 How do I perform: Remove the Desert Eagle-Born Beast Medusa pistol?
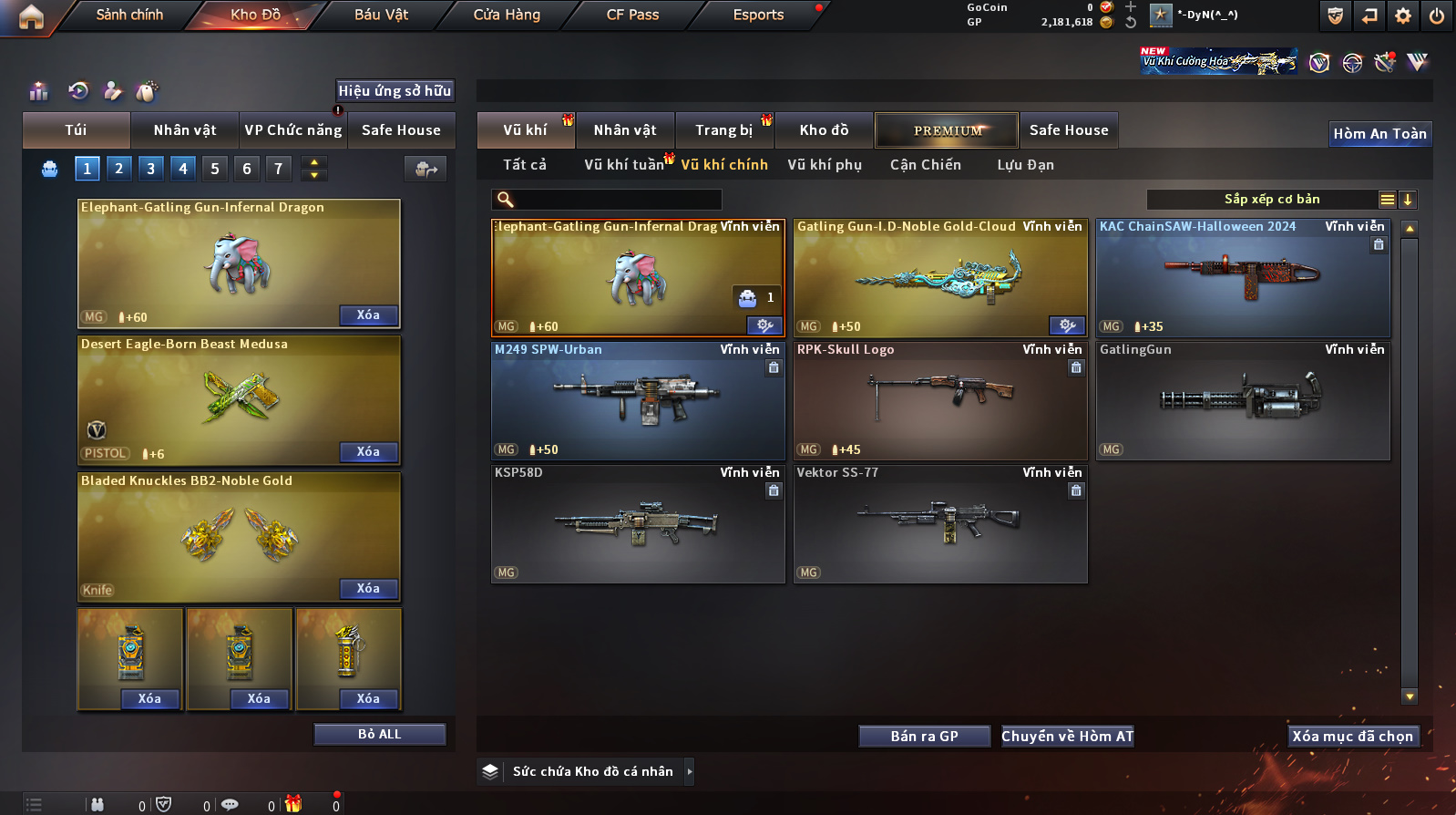368,452
